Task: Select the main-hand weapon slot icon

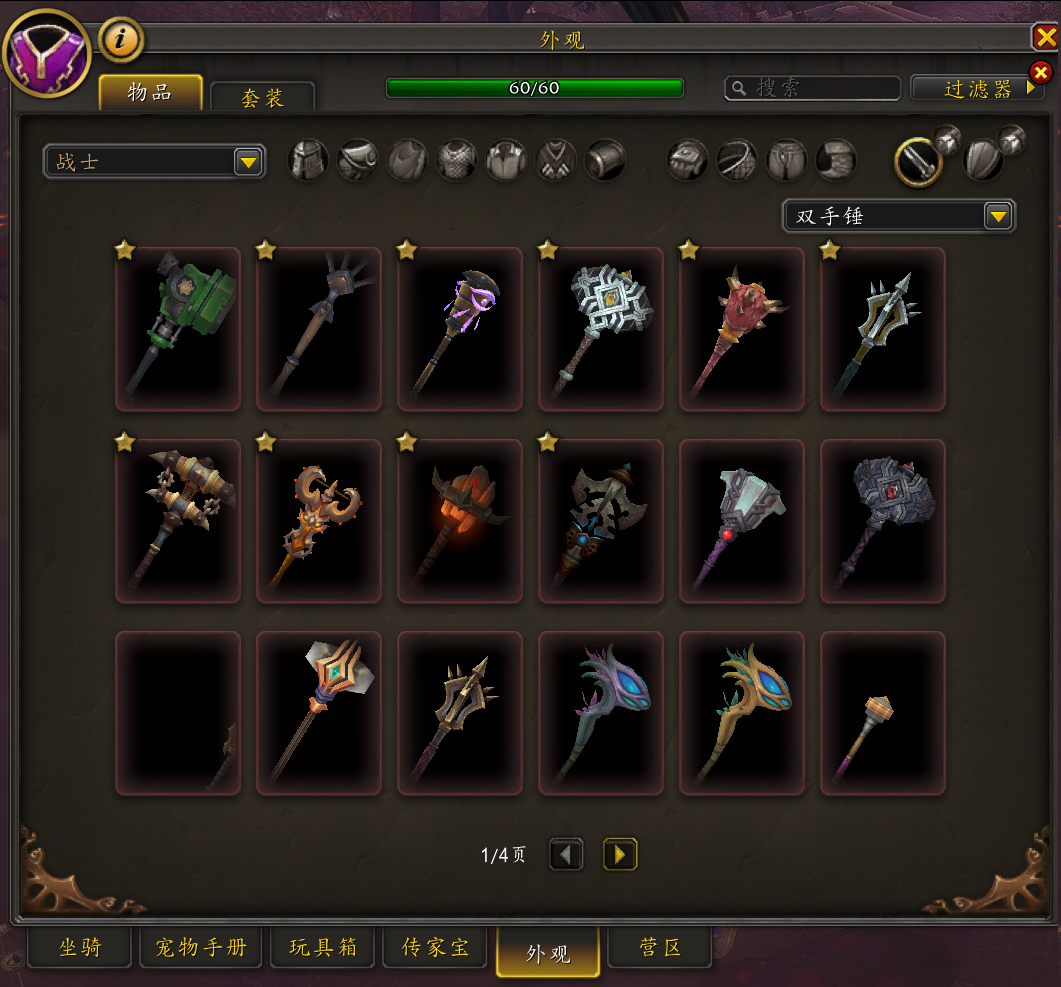Action: tap(917, 160)
